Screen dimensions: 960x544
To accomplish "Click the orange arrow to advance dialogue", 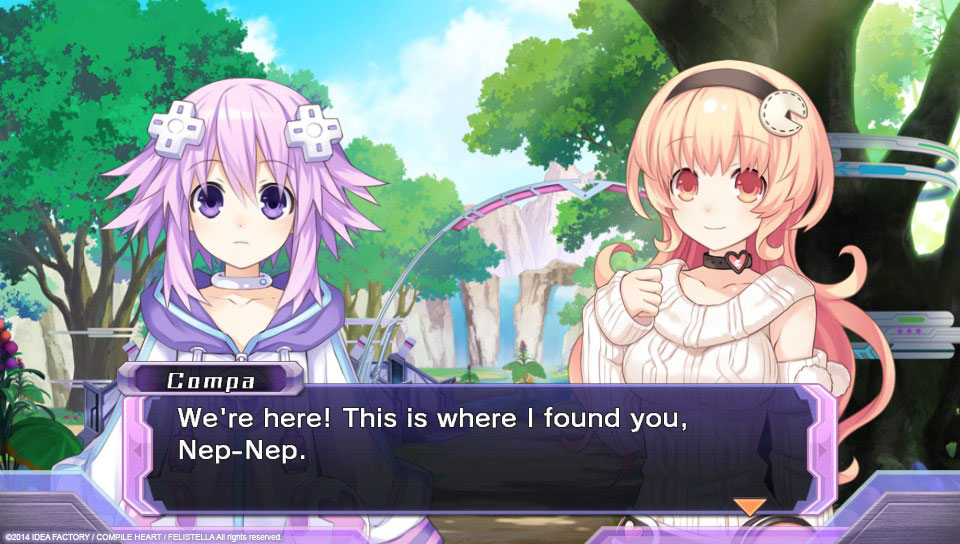I will 749,506.
